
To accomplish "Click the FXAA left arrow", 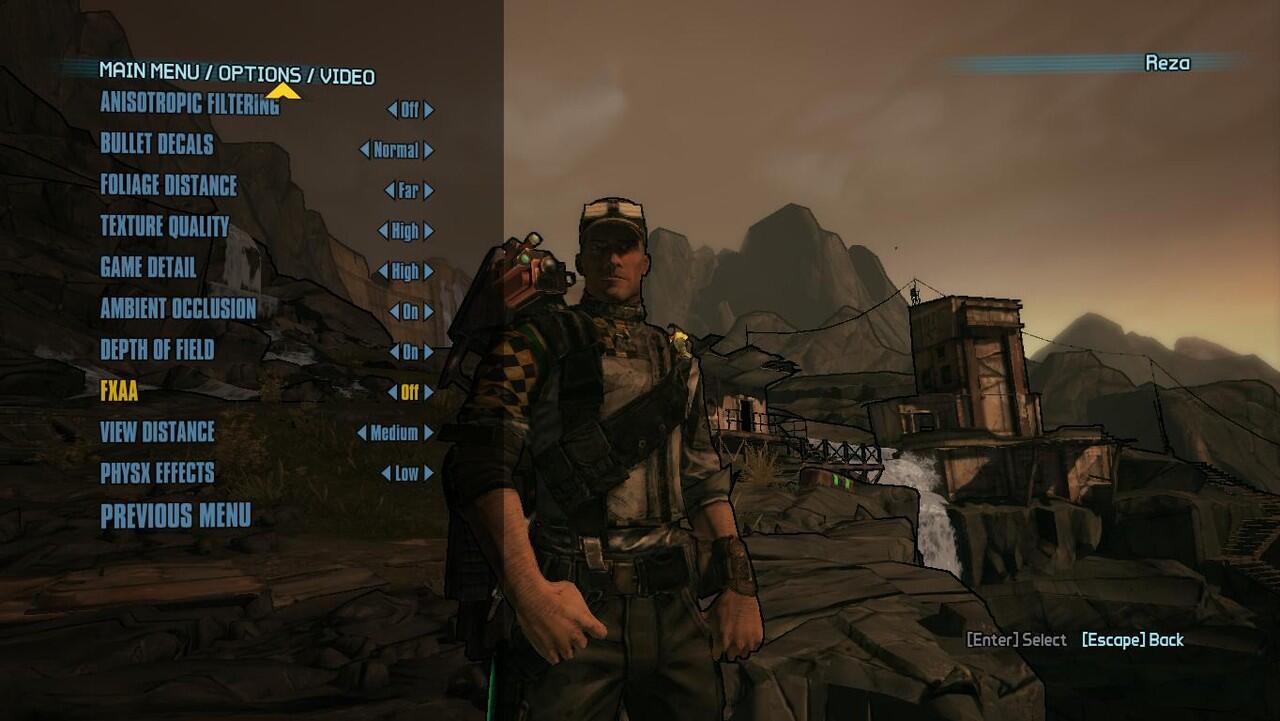I will pyautogui.click(x=393, y=393).
